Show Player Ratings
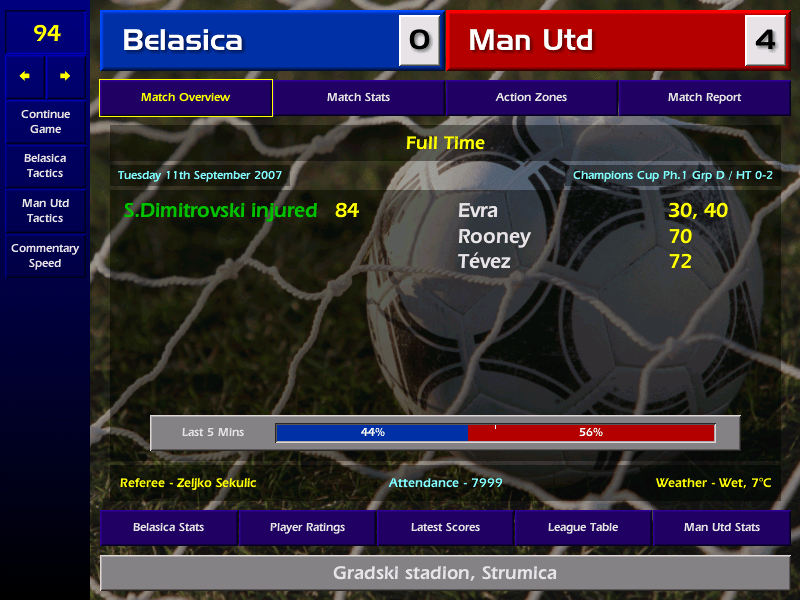The width and height of the screenshot is (800, 600). pyautogui.click(x=307, y=527)
